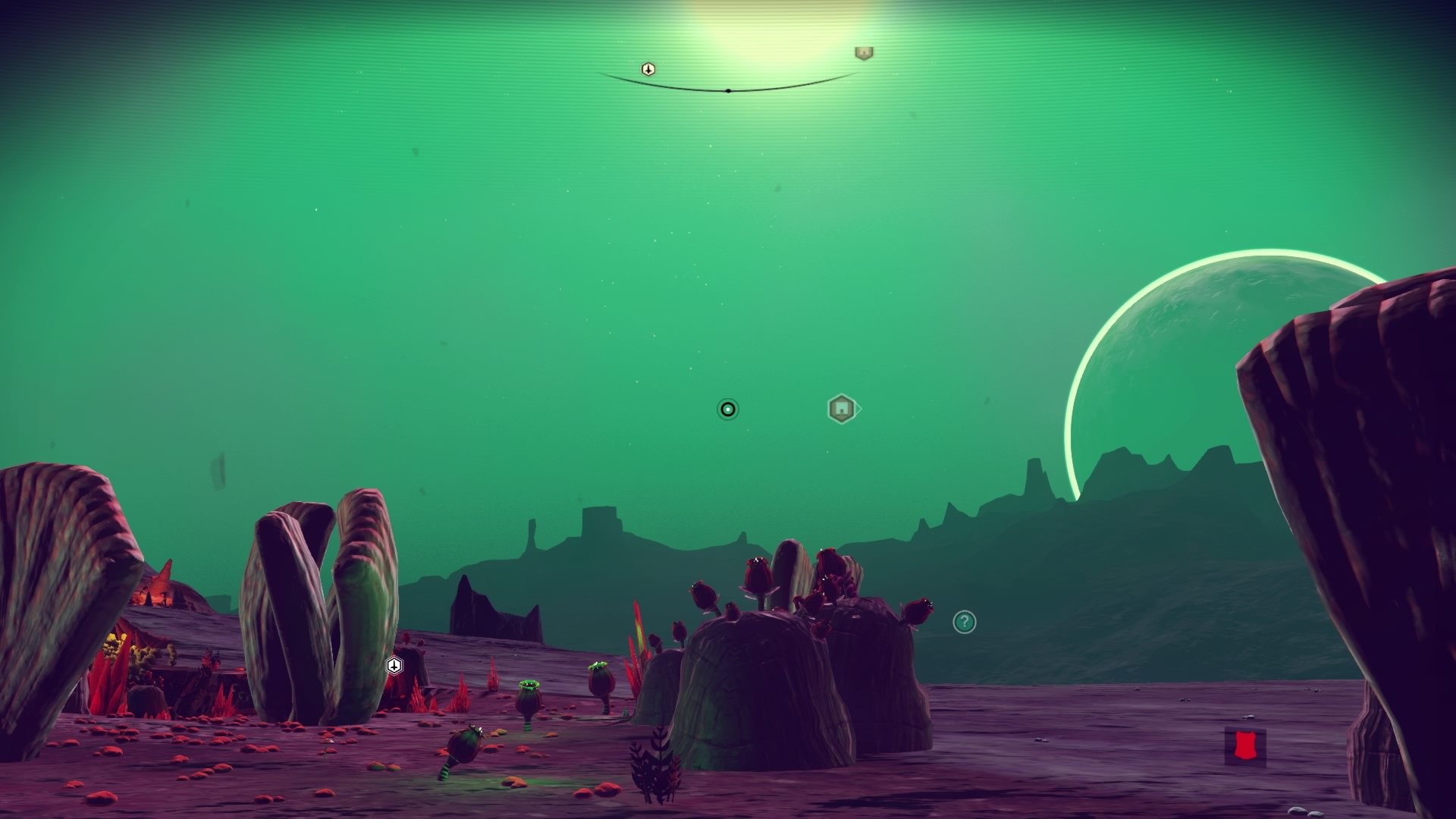The image size is (1456, 819).
Task: Select the ship locator icon near the rock pillars
Action: [394, 664]
